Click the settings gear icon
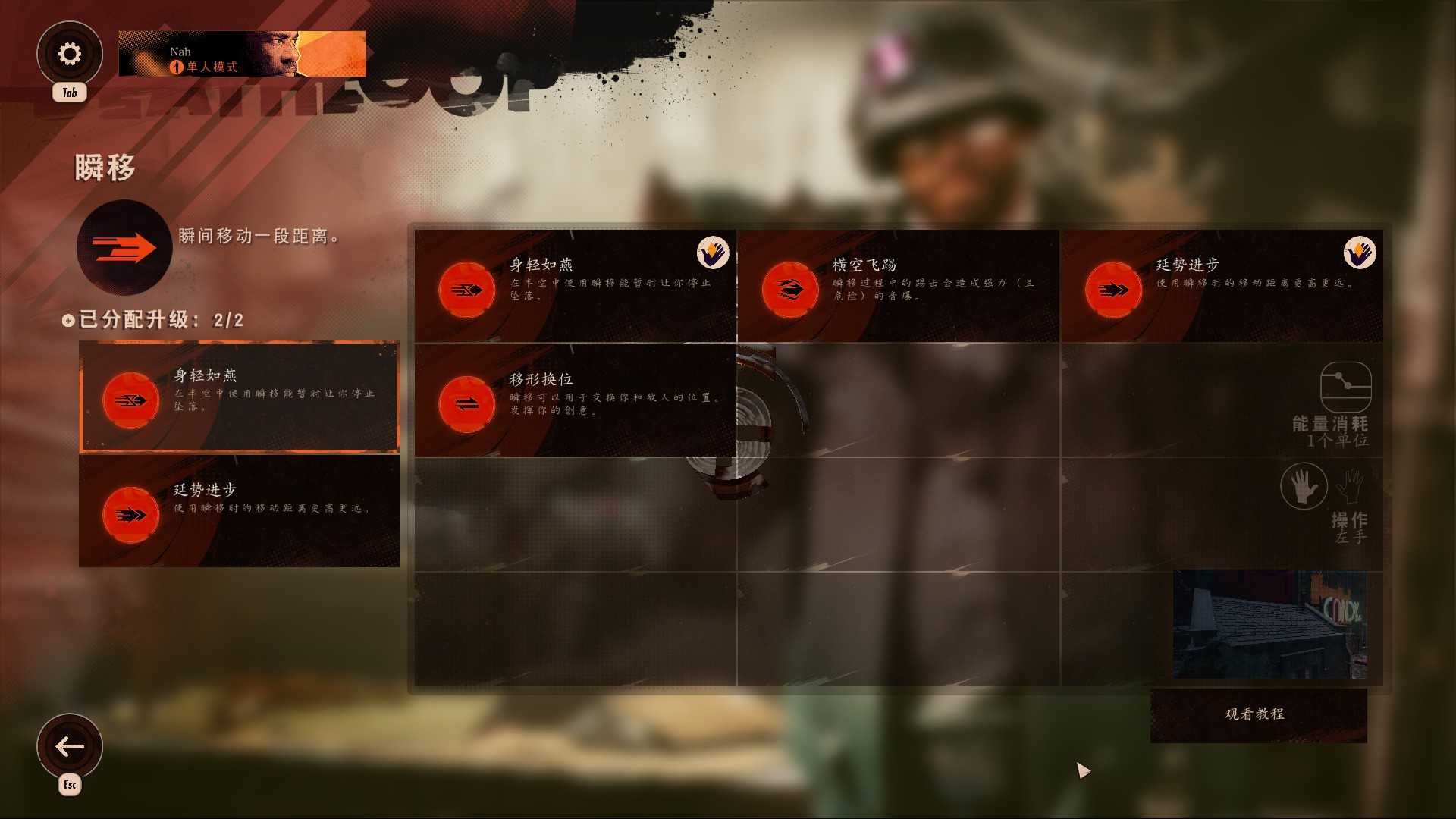The image size is (1456, 819). pyautogui.click(x=70, y=53)
